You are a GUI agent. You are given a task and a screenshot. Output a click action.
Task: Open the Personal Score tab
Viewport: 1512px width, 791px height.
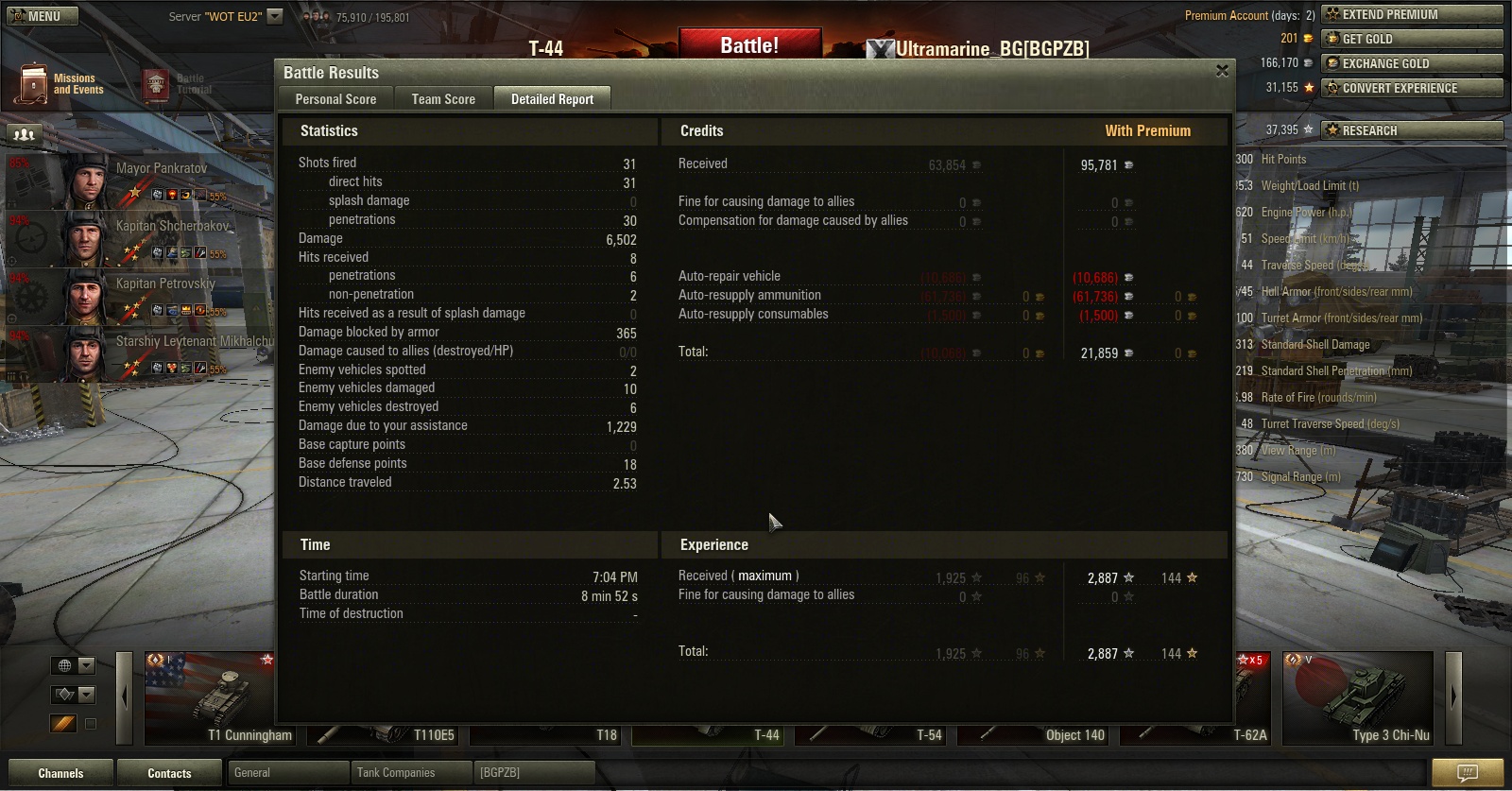[335, 99]
